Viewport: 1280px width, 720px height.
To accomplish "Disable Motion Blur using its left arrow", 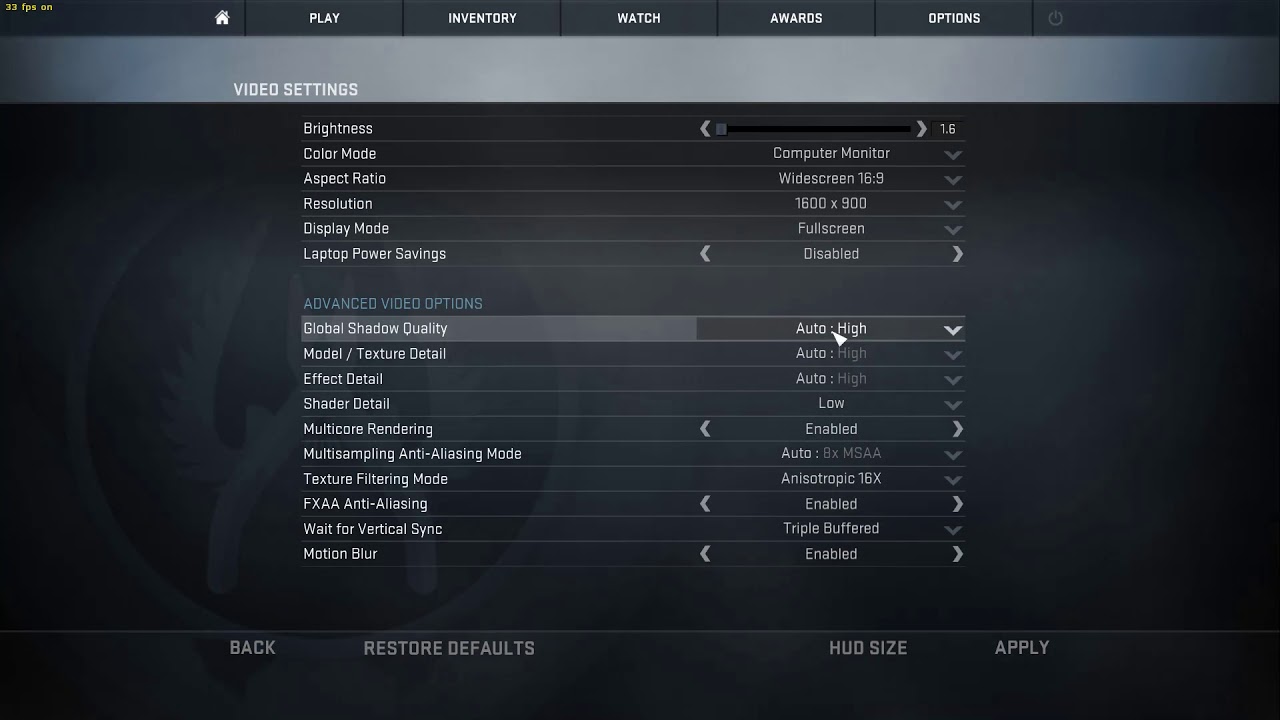I will click(x=705, y=553).
